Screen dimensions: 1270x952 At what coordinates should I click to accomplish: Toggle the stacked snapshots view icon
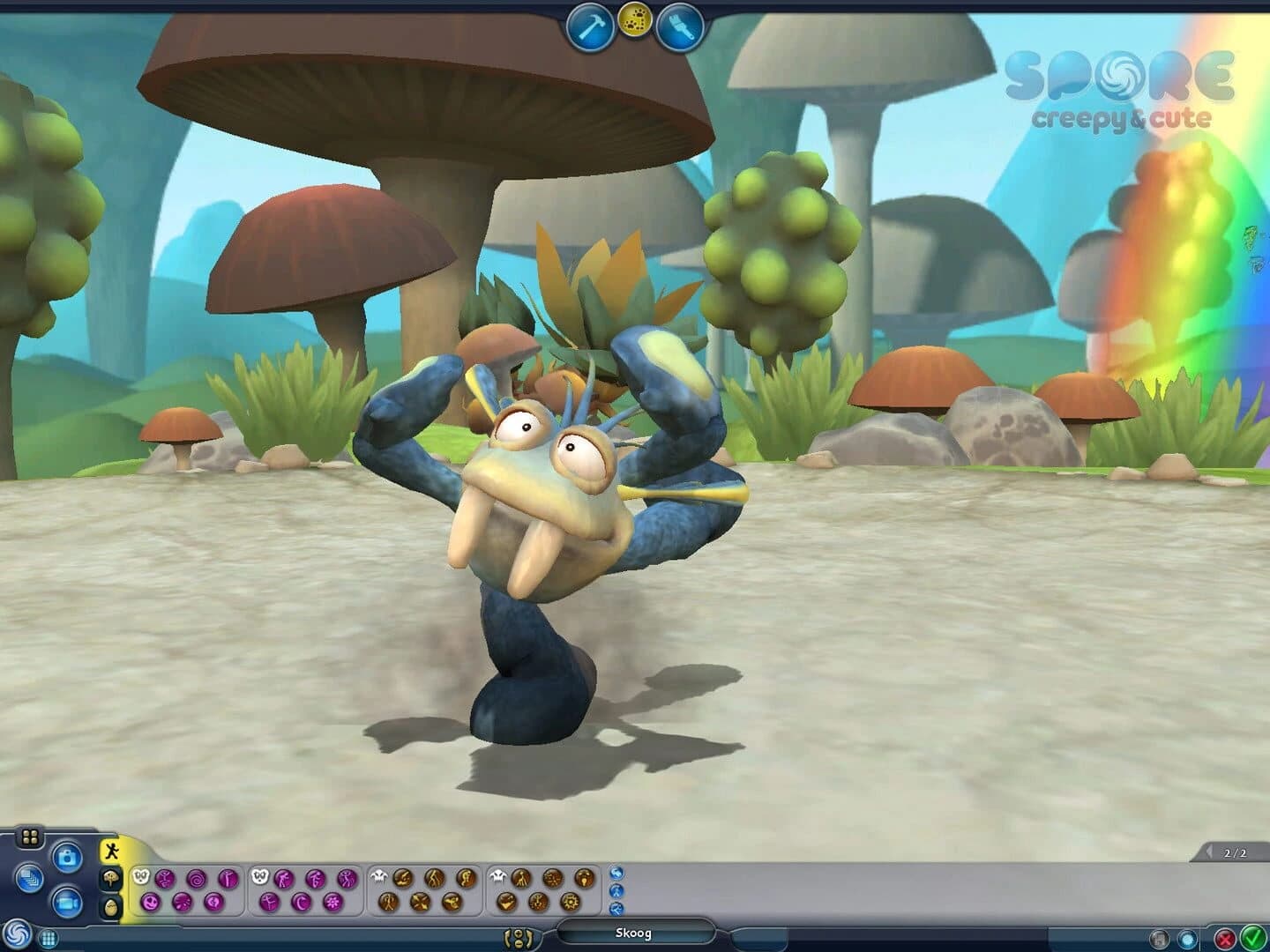(31, 880)
